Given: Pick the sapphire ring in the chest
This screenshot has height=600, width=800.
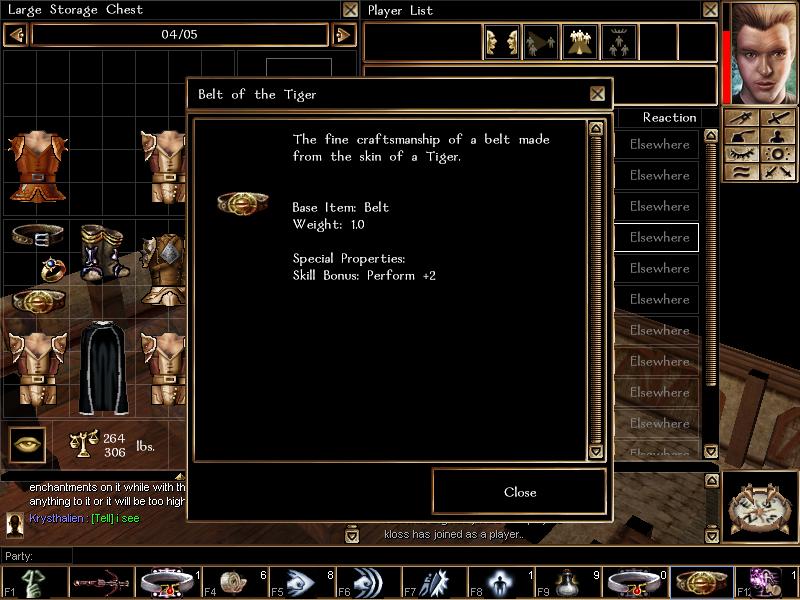Looking at the screenshot, I should tap(52, 269).
